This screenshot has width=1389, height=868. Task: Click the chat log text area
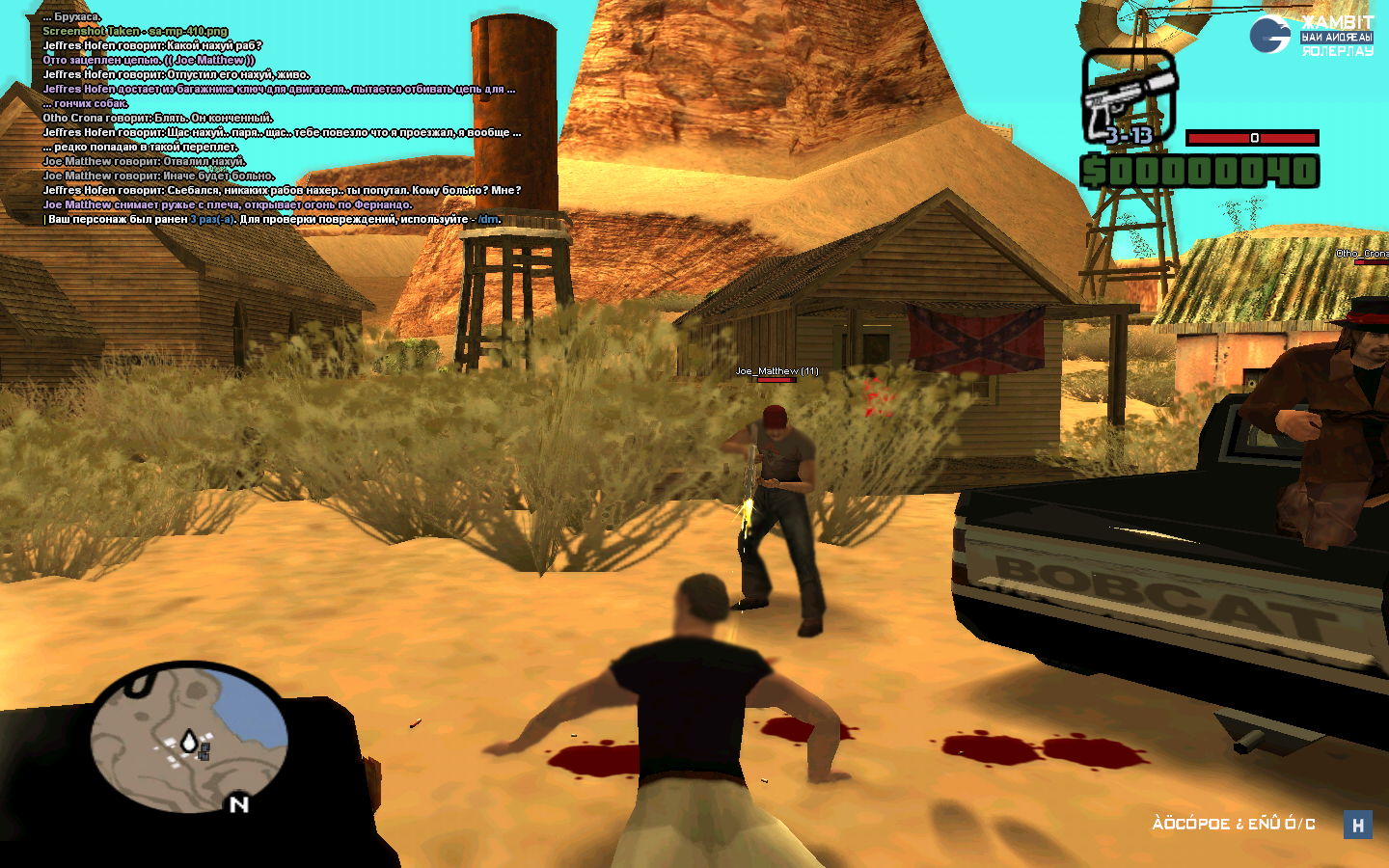click(282, 119)
